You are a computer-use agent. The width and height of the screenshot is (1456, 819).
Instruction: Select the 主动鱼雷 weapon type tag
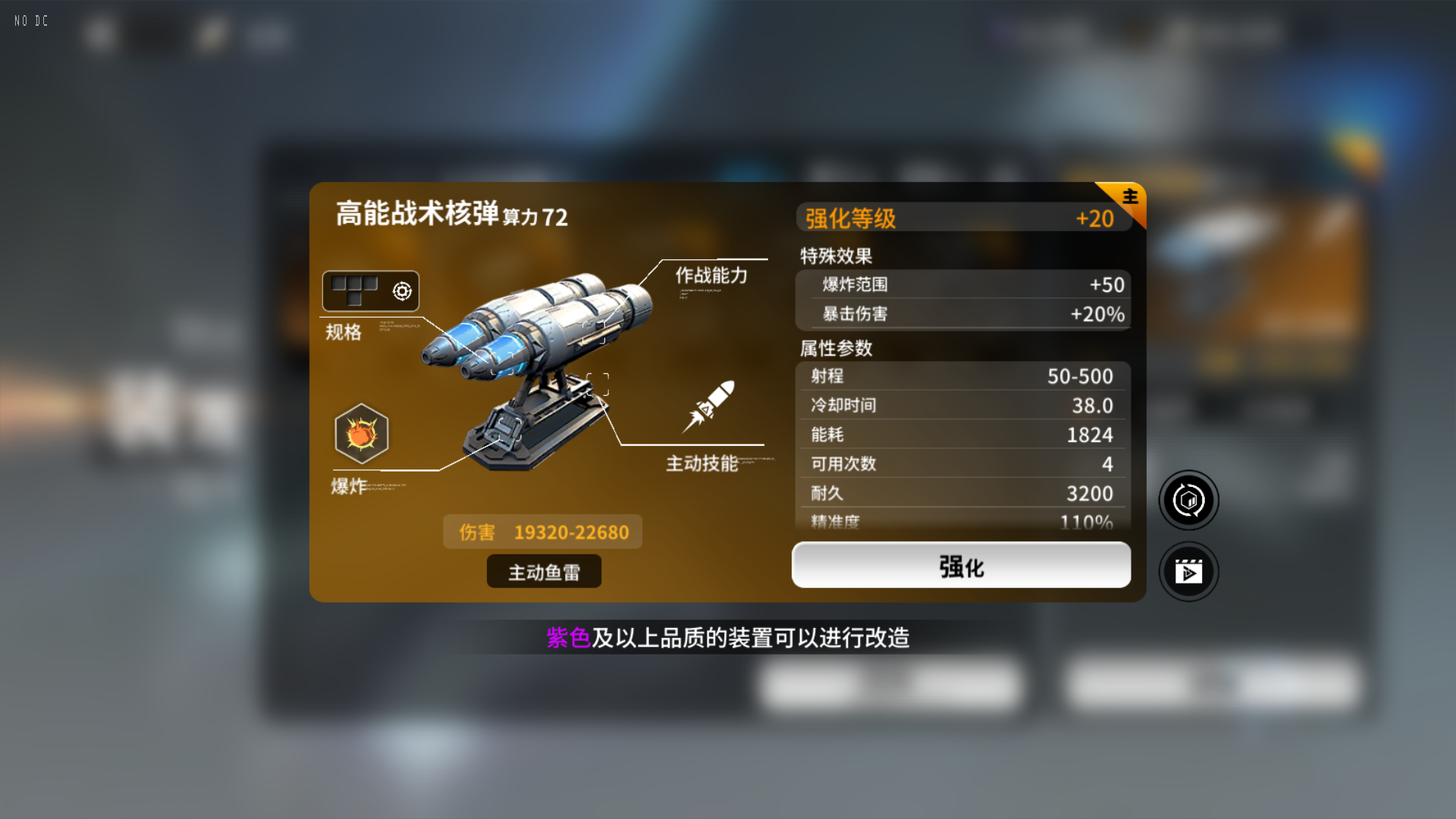544,571
